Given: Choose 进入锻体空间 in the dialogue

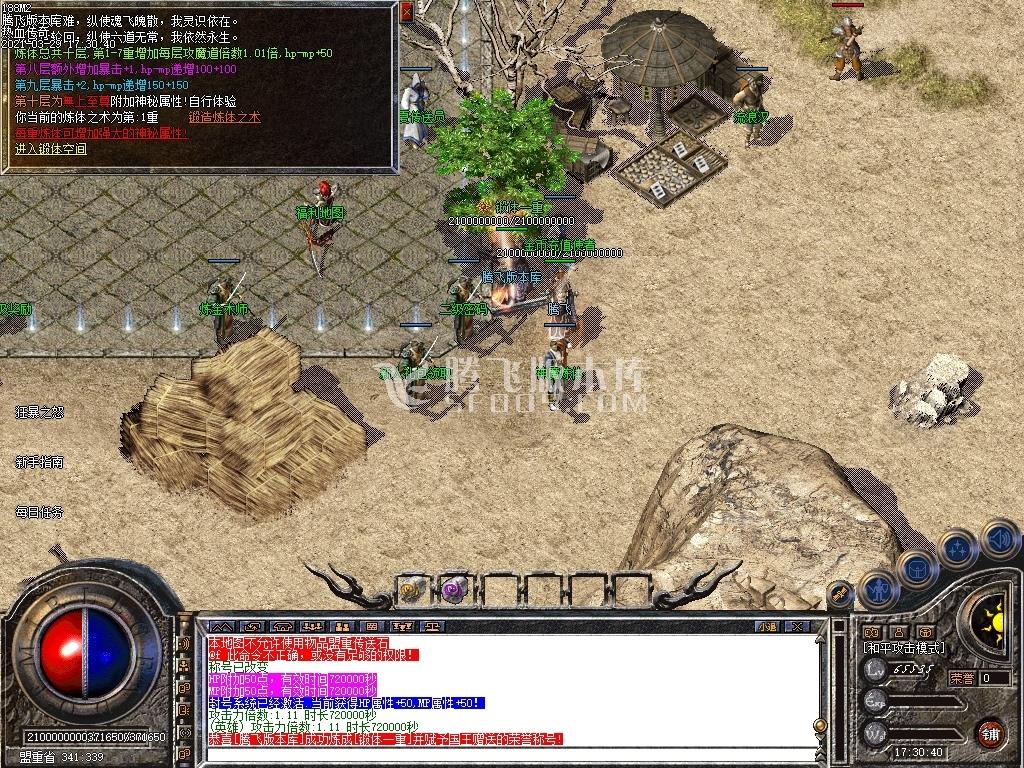Looking at the screenshot, I should pos(51,149).
